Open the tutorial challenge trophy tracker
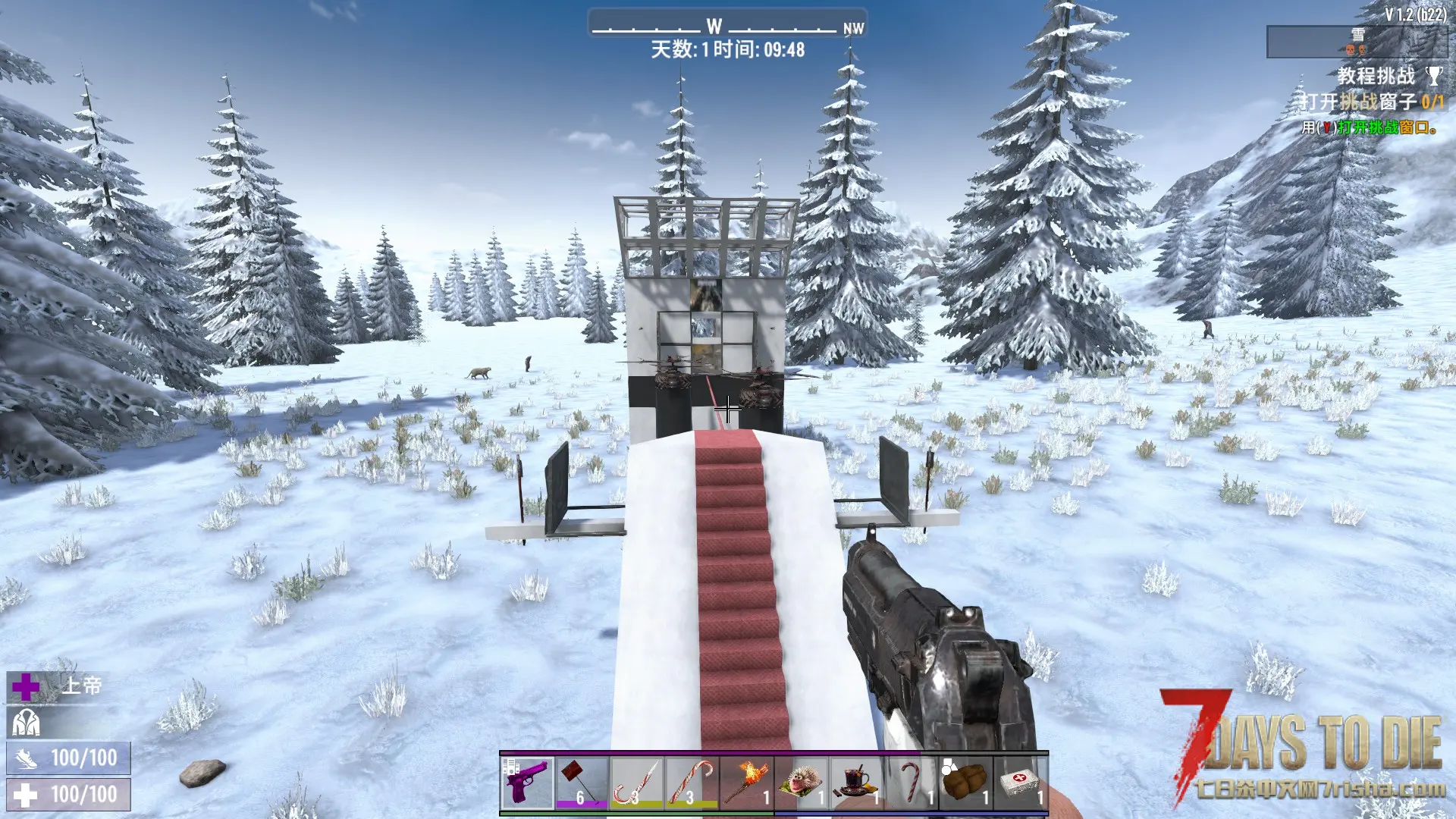1456x819 pixels. [1433, 76]
